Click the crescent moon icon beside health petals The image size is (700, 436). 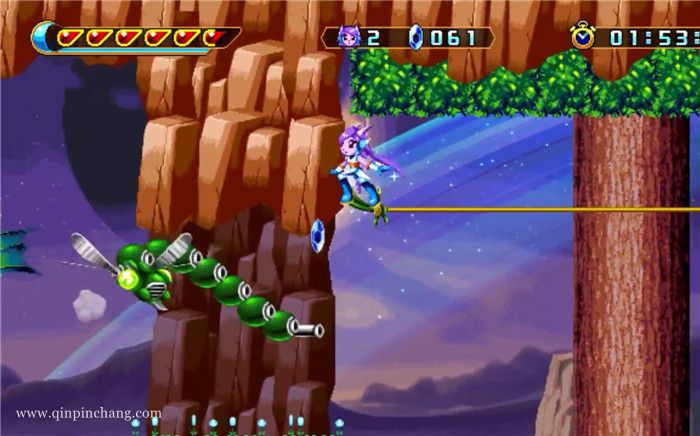pos(44,38)
